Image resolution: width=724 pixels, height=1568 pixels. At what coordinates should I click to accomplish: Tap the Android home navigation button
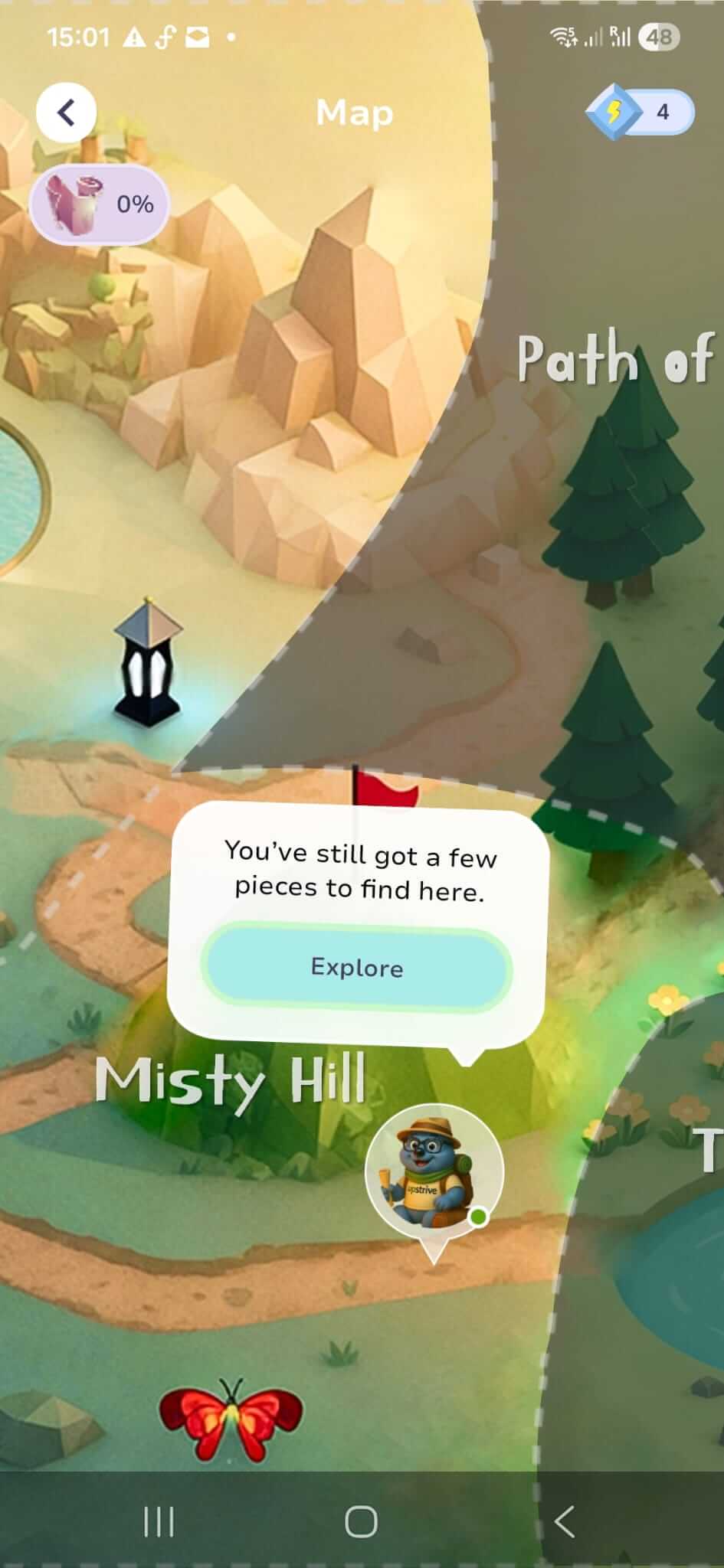[x=361, y=1521]
